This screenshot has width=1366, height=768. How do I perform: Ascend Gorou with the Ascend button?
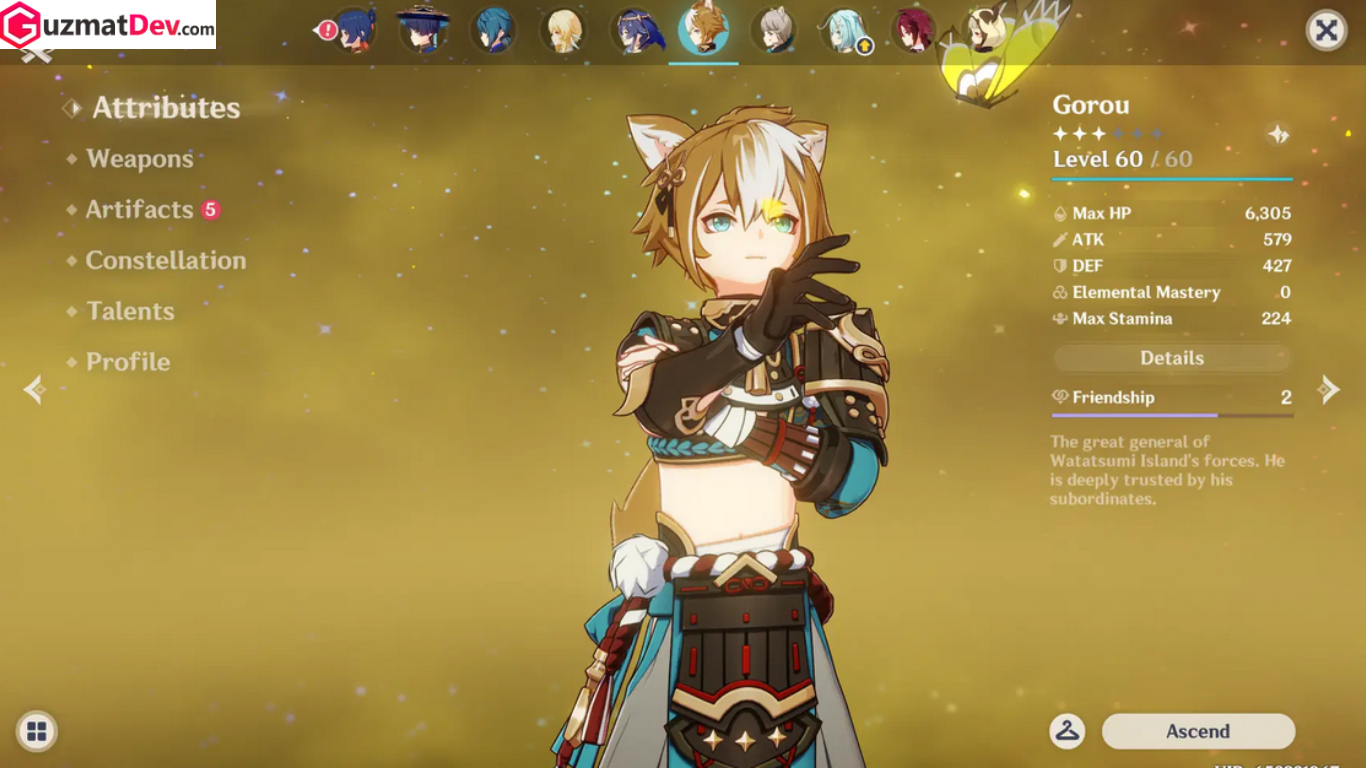coord(1198,731)
